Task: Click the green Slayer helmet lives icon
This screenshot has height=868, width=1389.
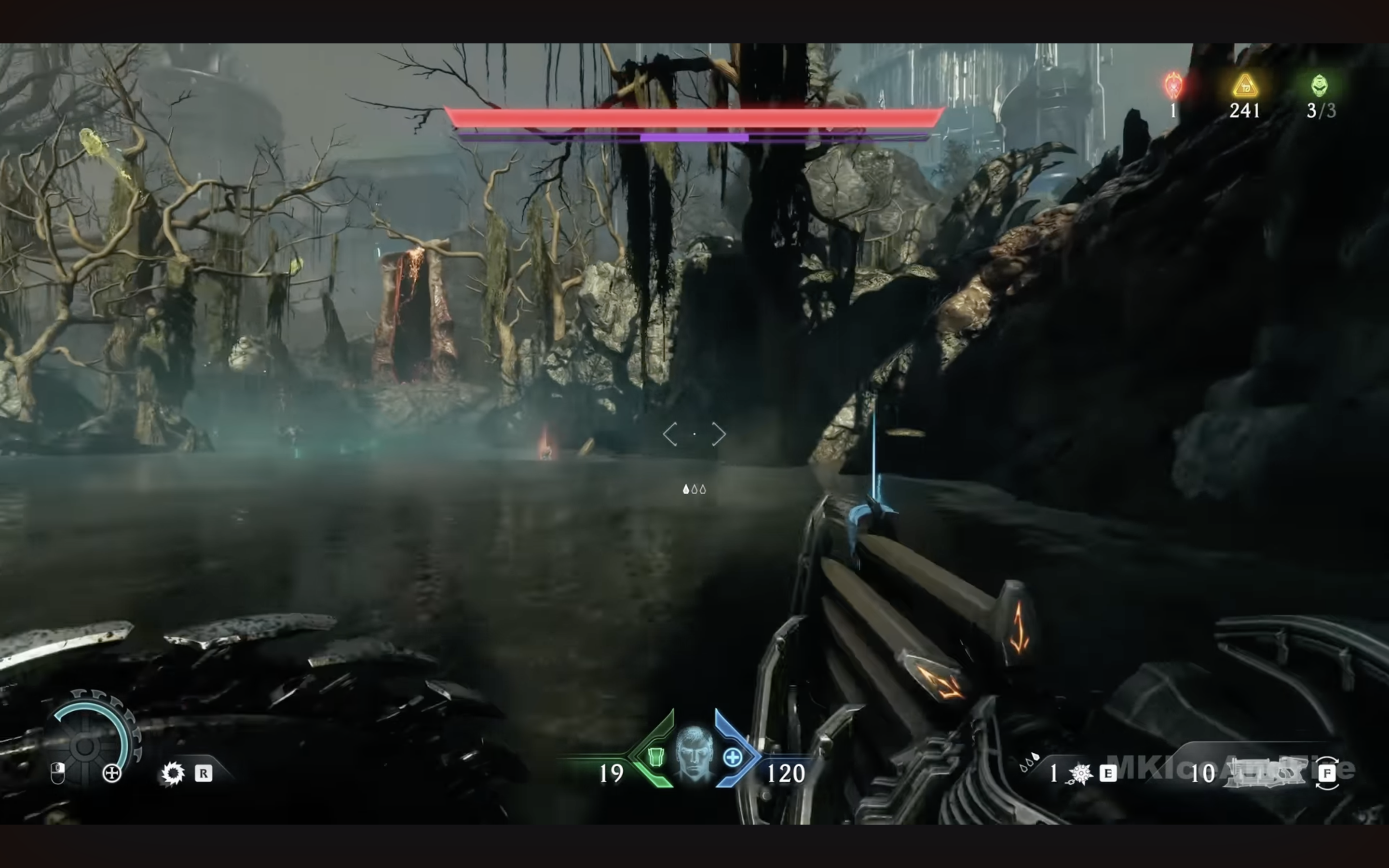Action: pos(1320,85)
